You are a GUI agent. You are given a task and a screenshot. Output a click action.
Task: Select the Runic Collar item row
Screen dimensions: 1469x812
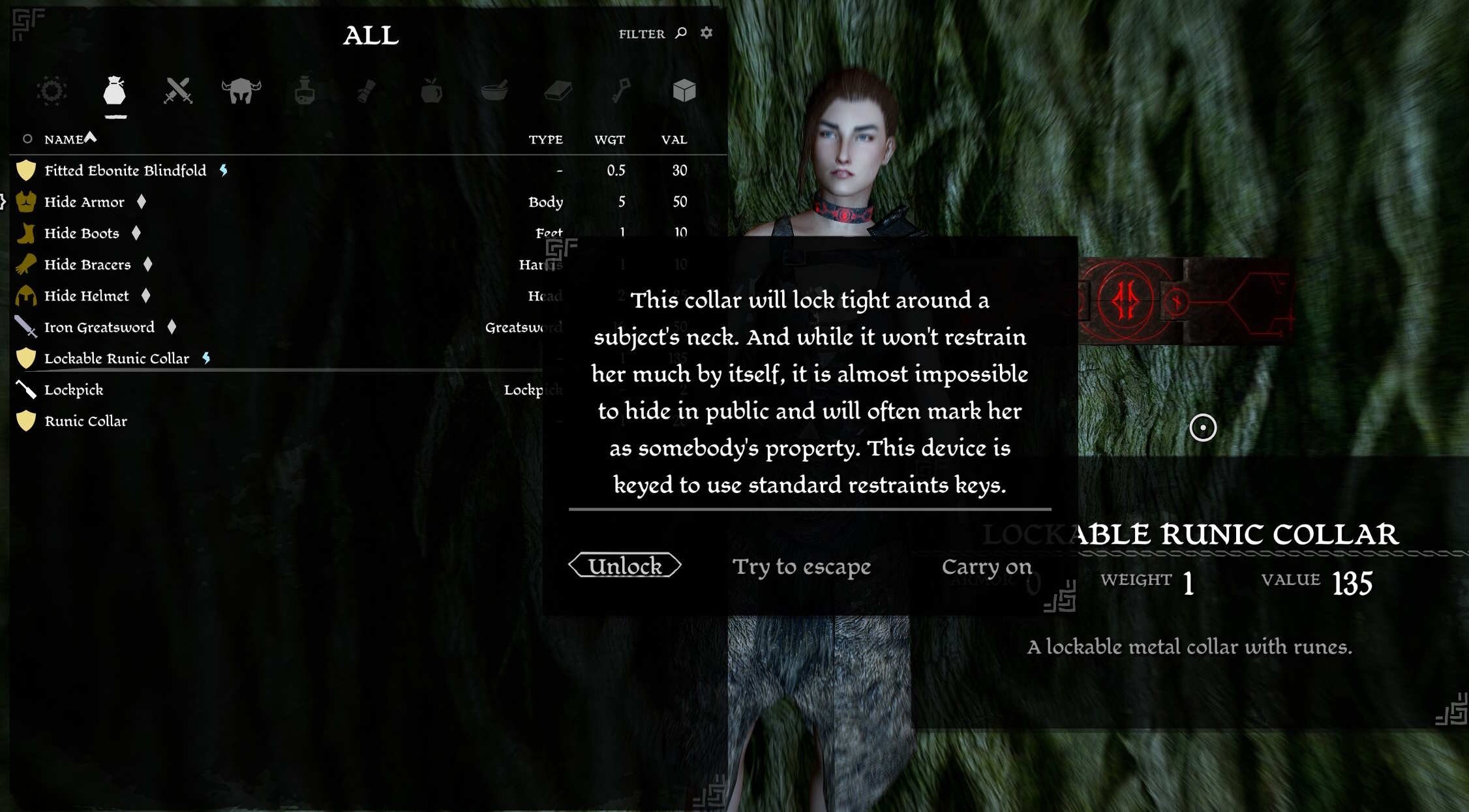pyautogui.click(x=85, y=421)
